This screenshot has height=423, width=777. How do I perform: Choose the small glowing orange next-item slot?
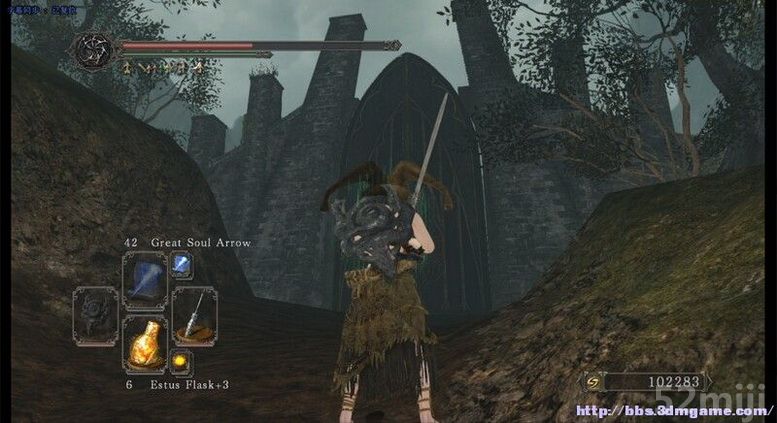tap(181, 361)
